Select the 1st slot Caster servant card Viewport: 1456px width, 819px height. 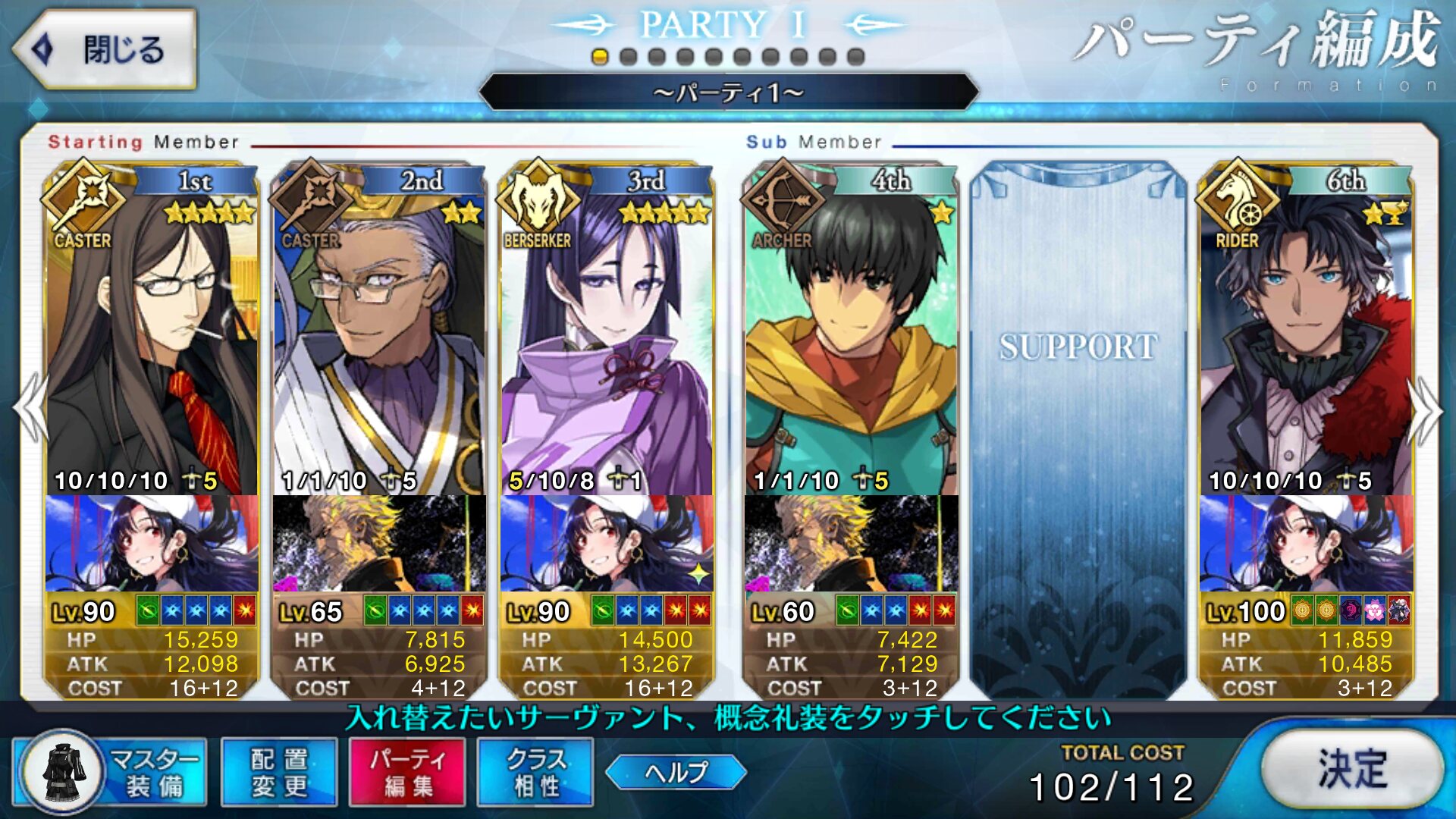point(152,334)
